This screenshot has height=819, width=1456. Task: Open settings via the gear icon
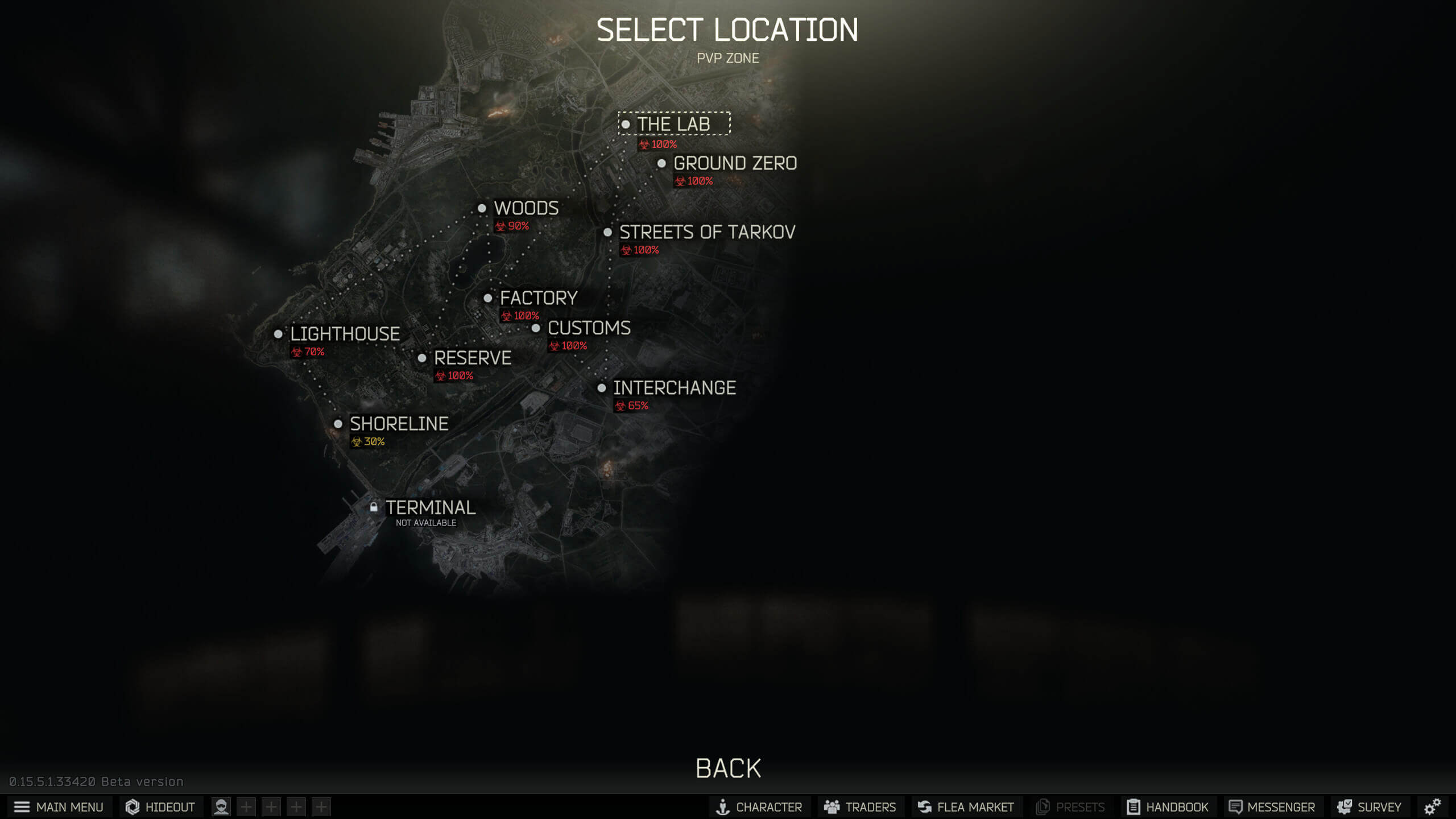(1432, 807)
